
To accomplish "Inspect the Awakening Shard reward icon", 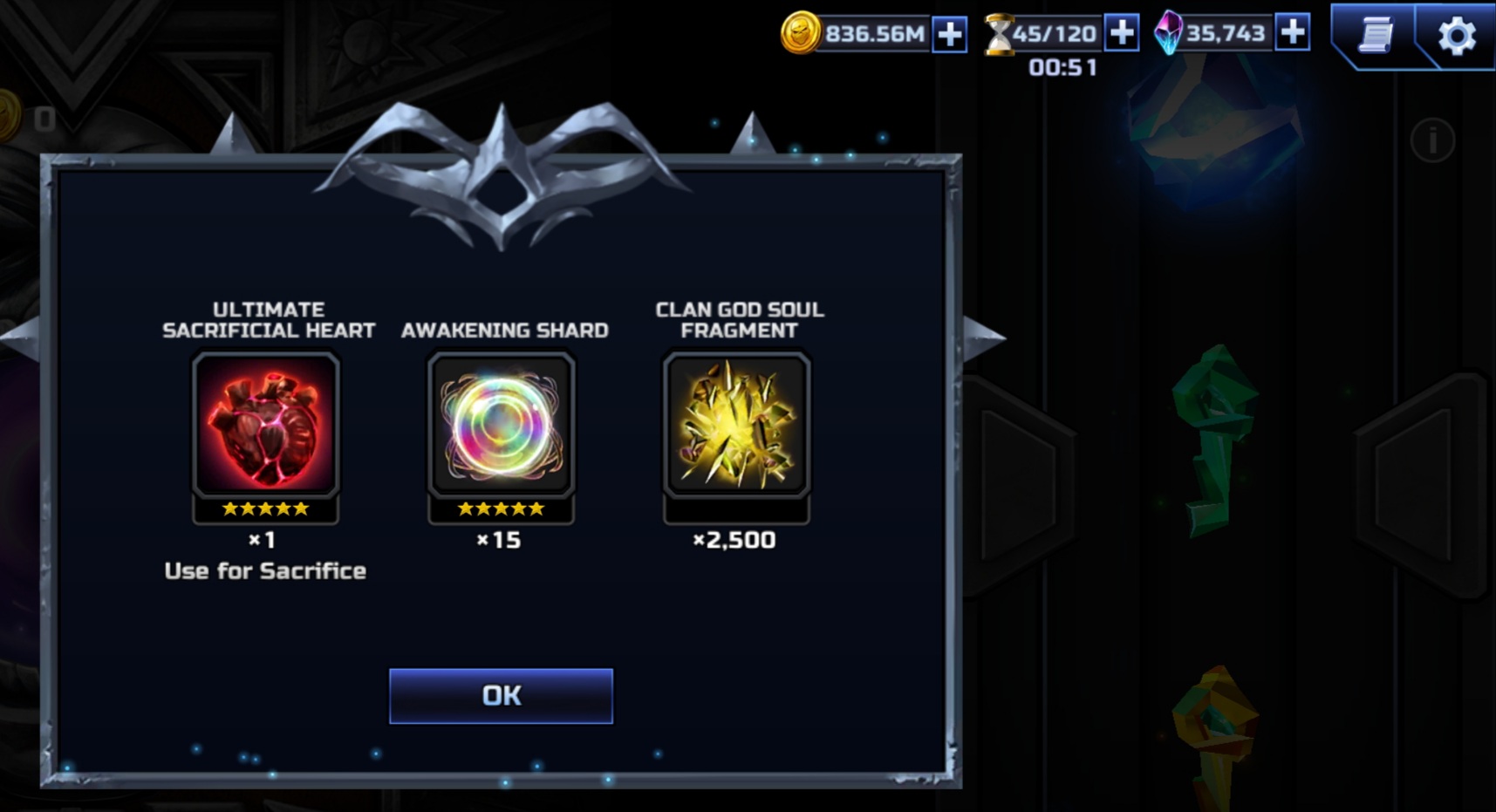I will click(501, 426).
